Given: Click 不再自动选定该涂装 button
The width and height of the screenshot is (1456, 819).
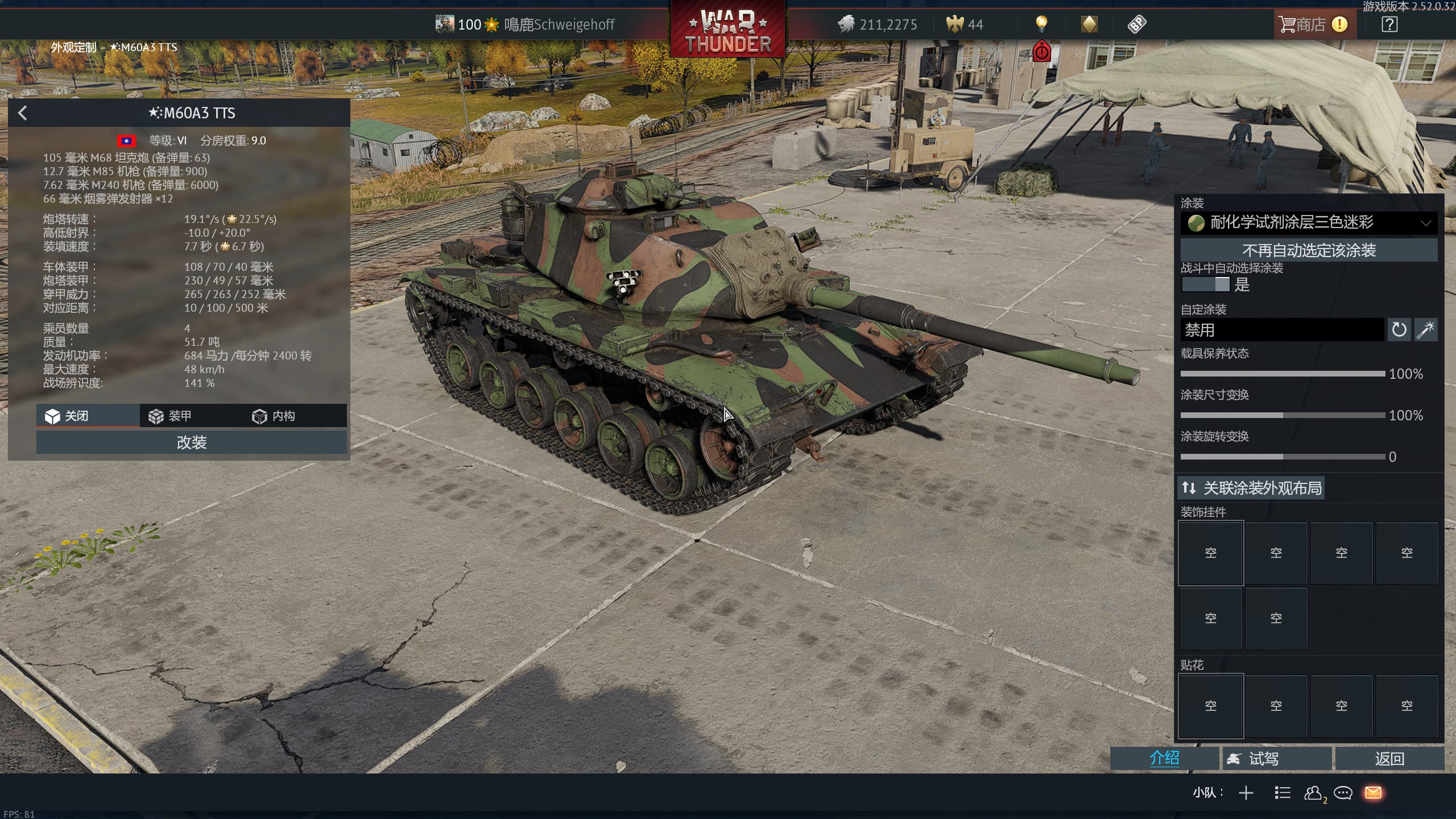Looking at the screenshot, I should pyautogui.click(x=1308, y=250).
